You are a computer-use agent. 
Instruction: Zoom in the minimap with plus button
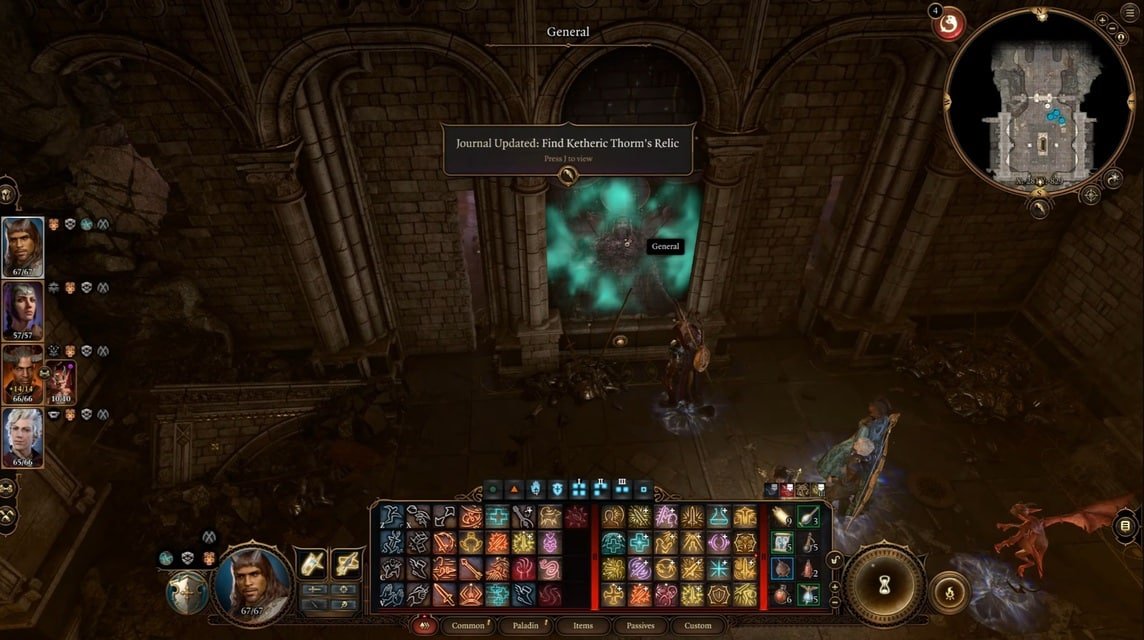[1102, 21]
